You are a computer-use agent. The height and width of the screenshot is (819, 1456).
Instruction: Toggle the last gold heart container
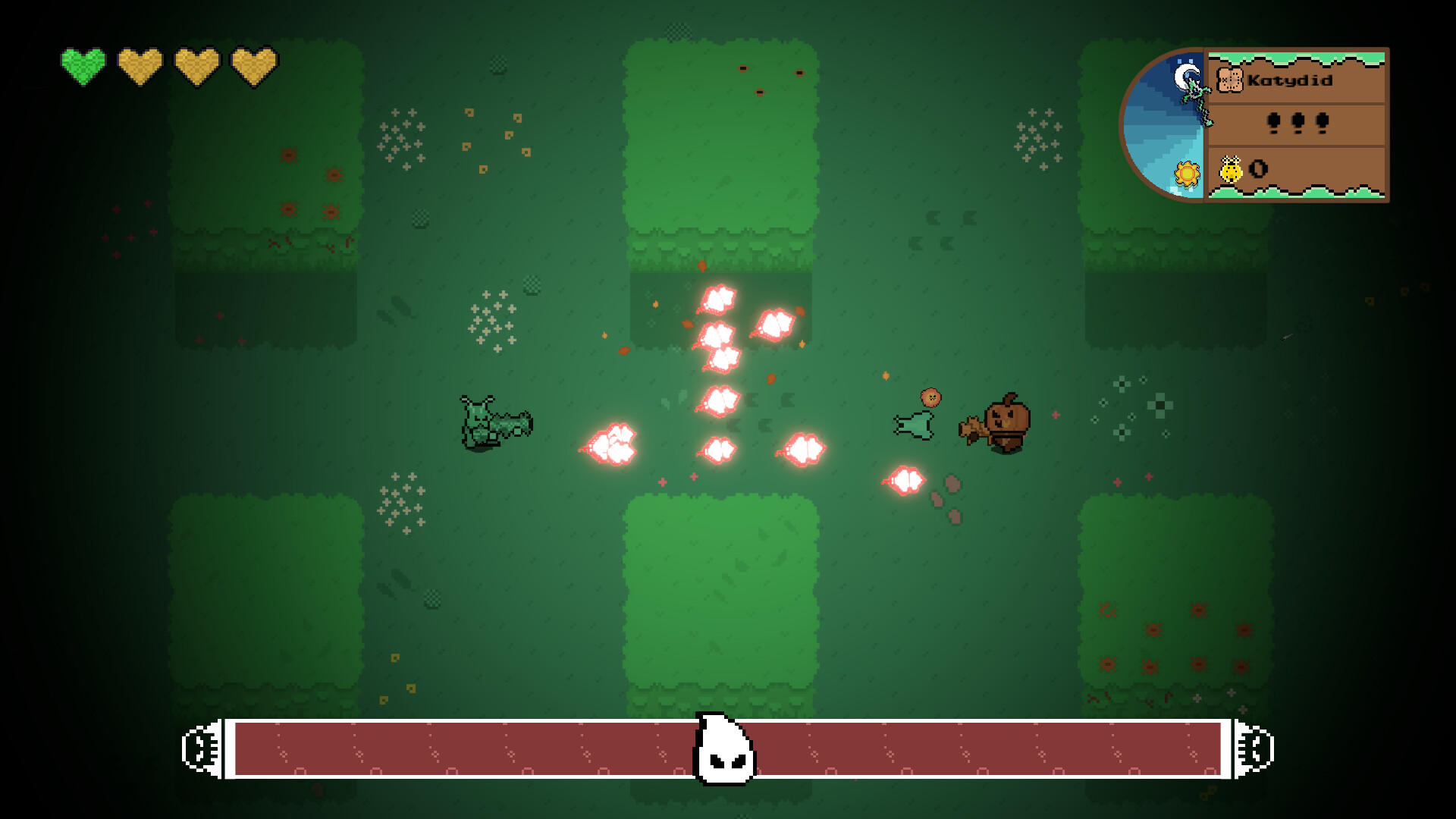click(x=253, y=67)
